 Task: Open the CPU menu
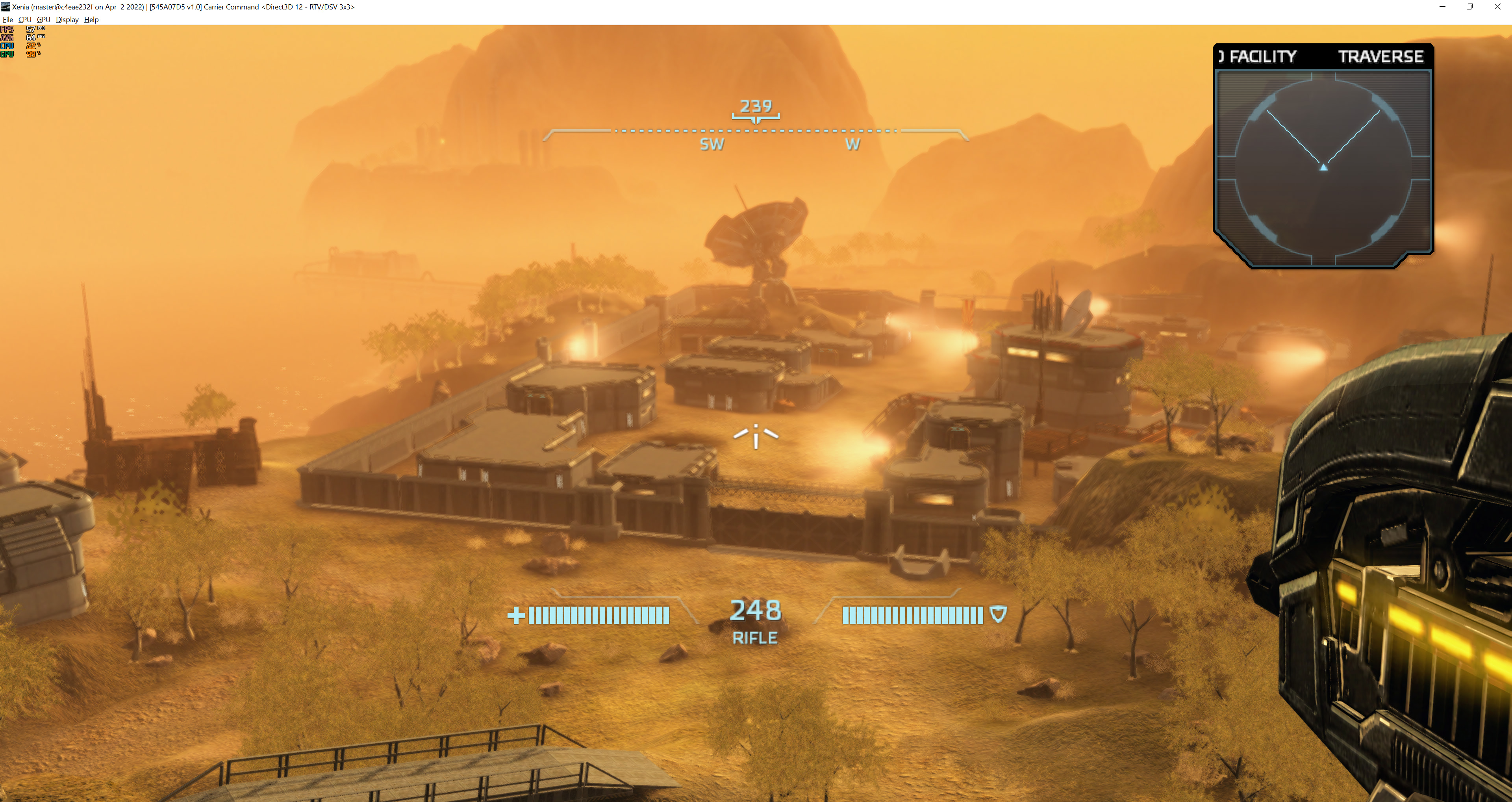tap(25, 19)
